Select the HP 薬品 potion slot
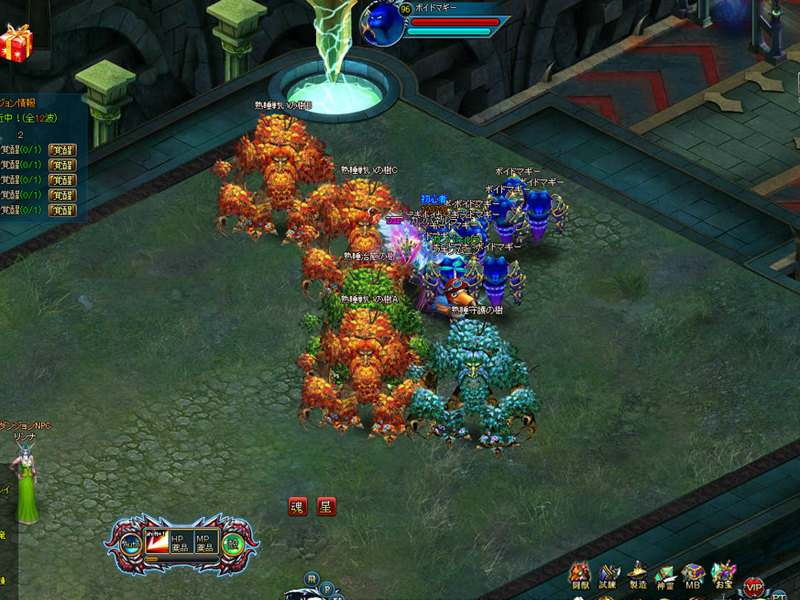Viewport: 800px width, 600px height. pyautogui.click(x=181, y=544)
